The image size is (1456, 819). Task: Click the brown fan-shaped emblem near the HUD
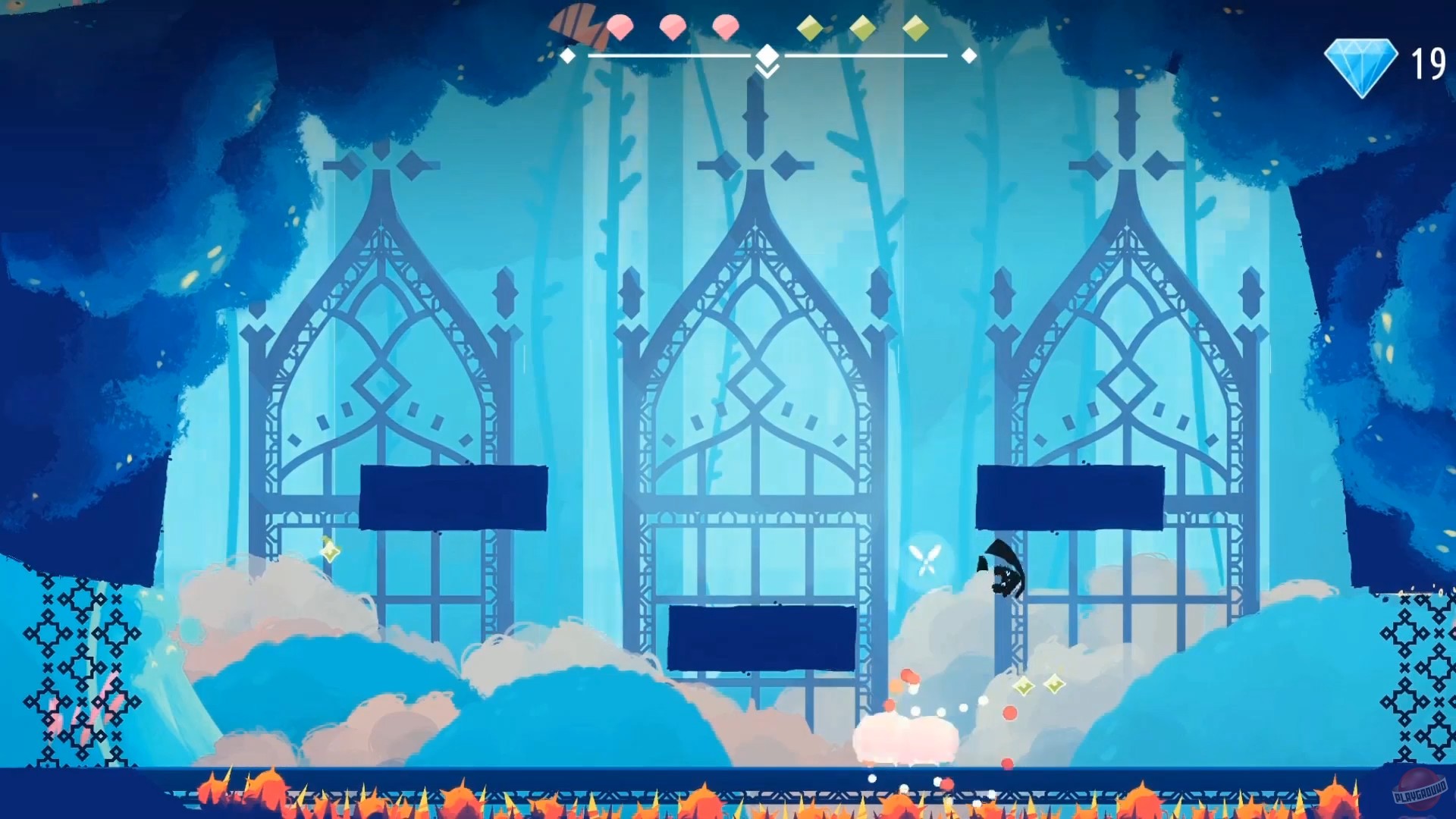coord(576,21)
